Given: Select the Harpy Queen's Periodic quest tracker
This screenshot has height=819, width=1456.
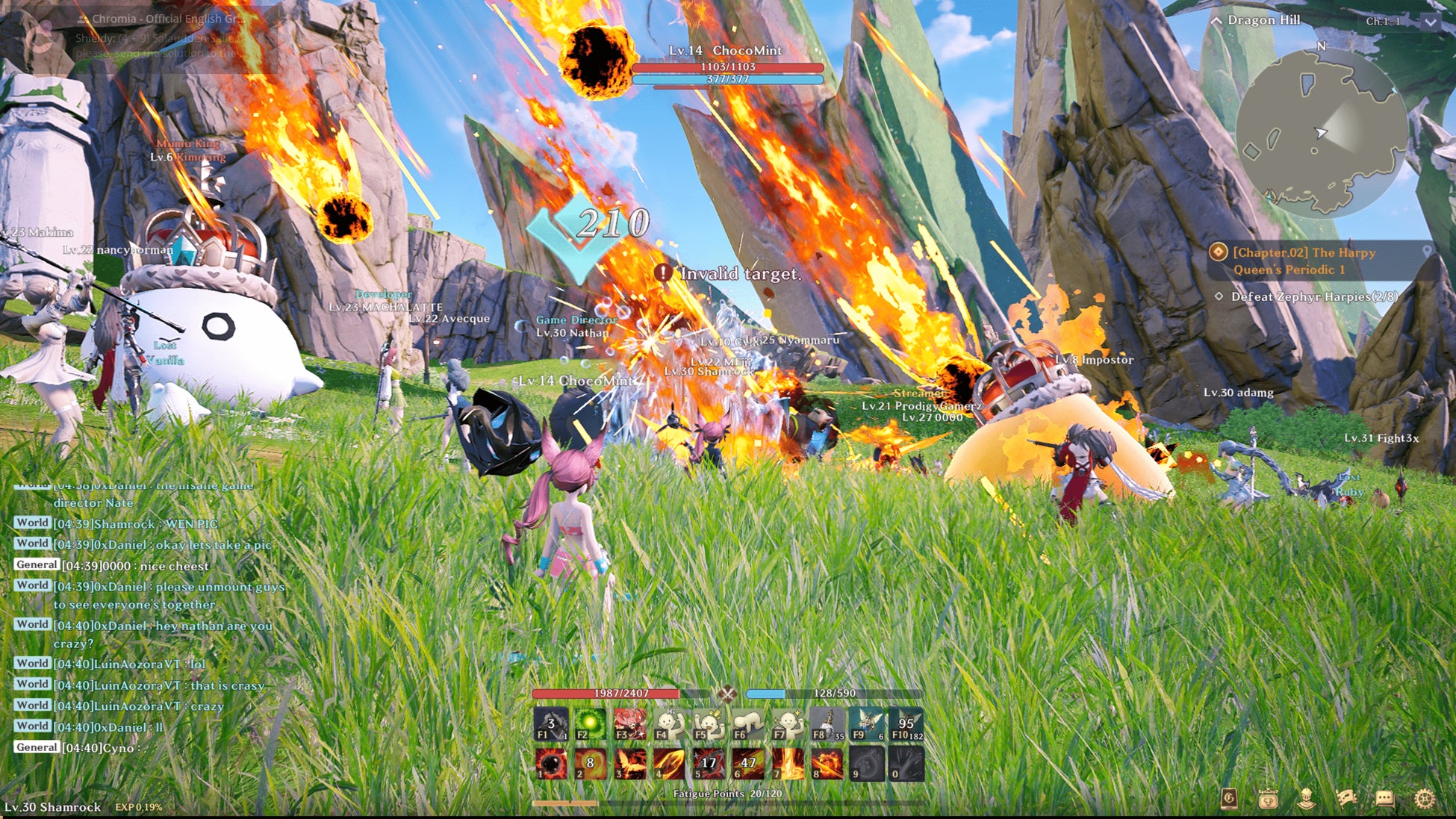Looking at the screenshot, I should click(x=1304, y=261).
